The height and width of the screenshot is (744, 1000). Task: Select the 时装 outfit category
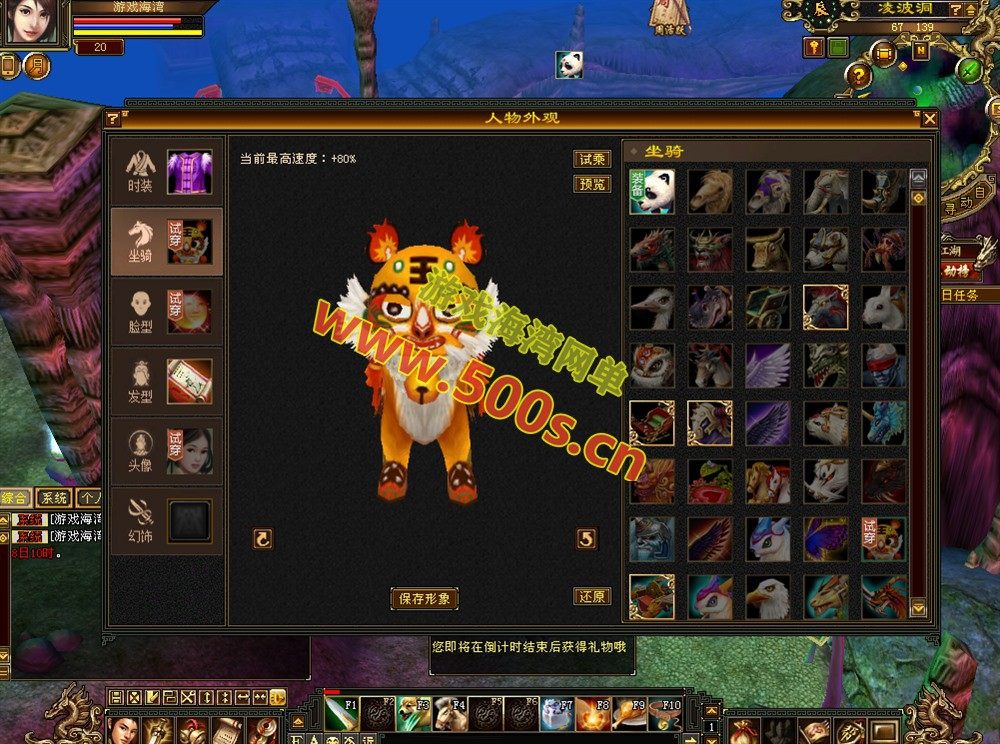(166, 171)
